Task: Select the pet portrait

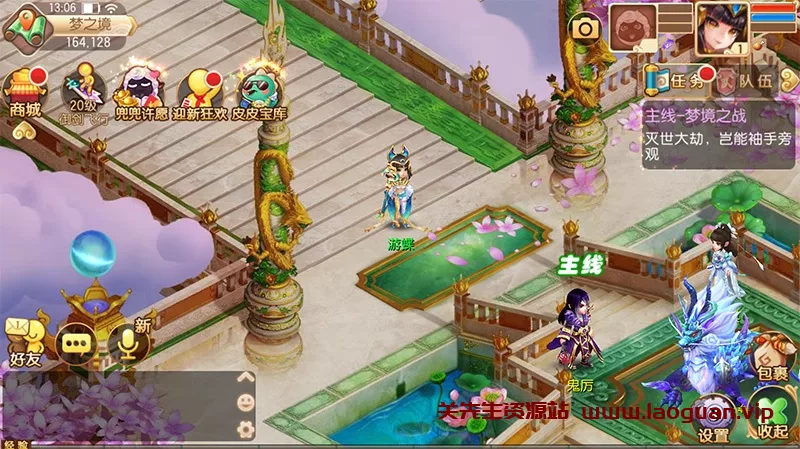Action: (x=634, y=26)
